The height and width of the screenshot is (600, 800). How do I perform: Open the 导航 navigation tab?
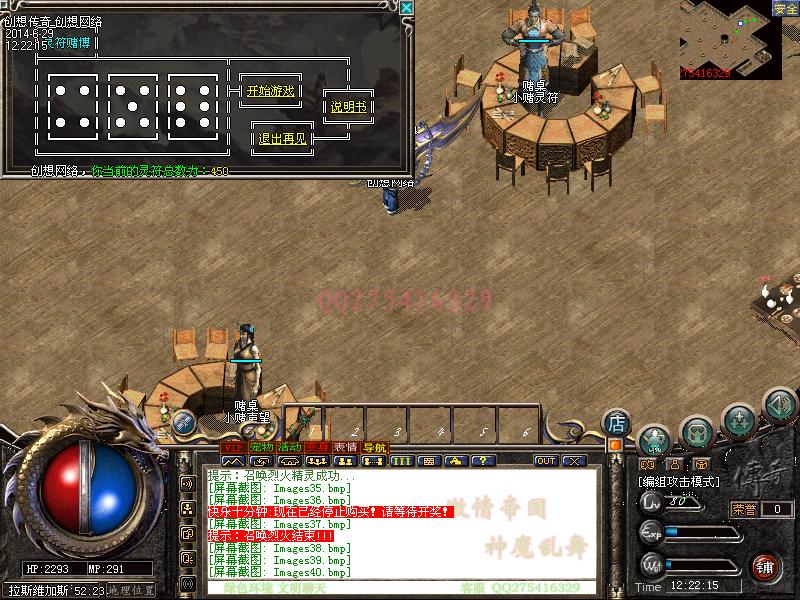(374, 447)
